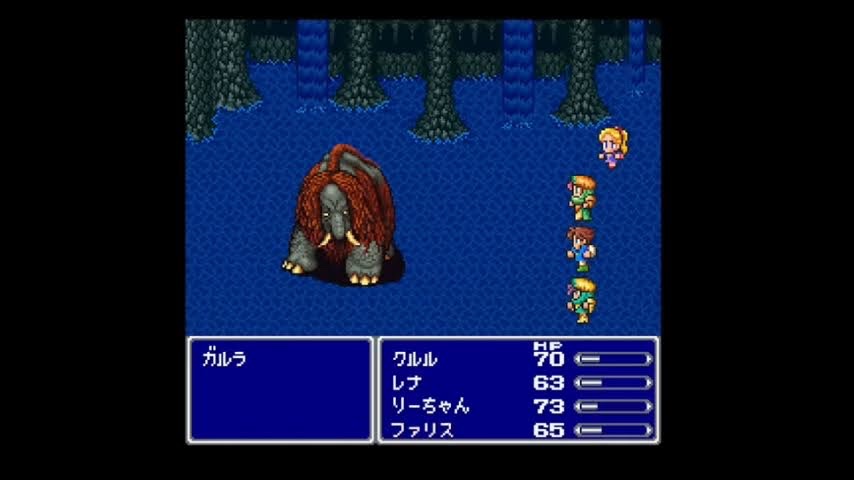Select the enemy name ガルラ in the list

coord(224,360)
